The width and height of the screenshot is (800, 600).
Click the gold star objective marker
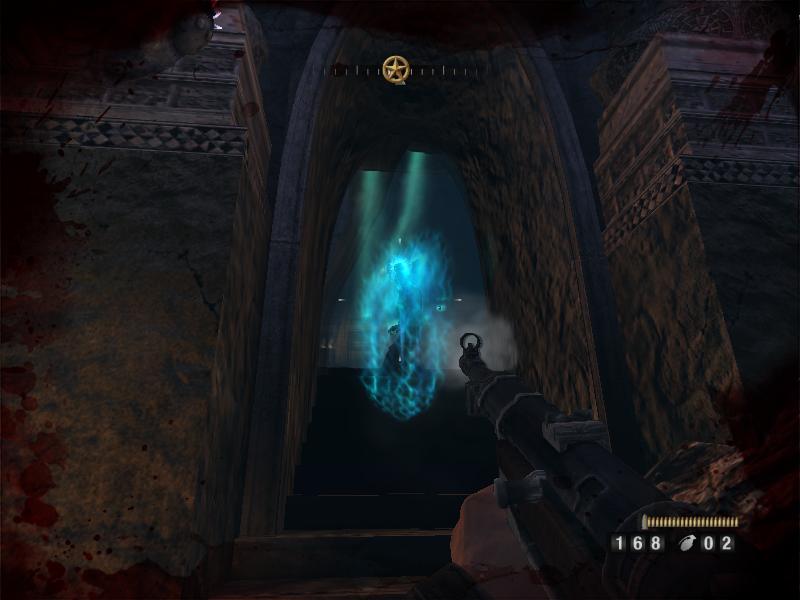point(395,69)
